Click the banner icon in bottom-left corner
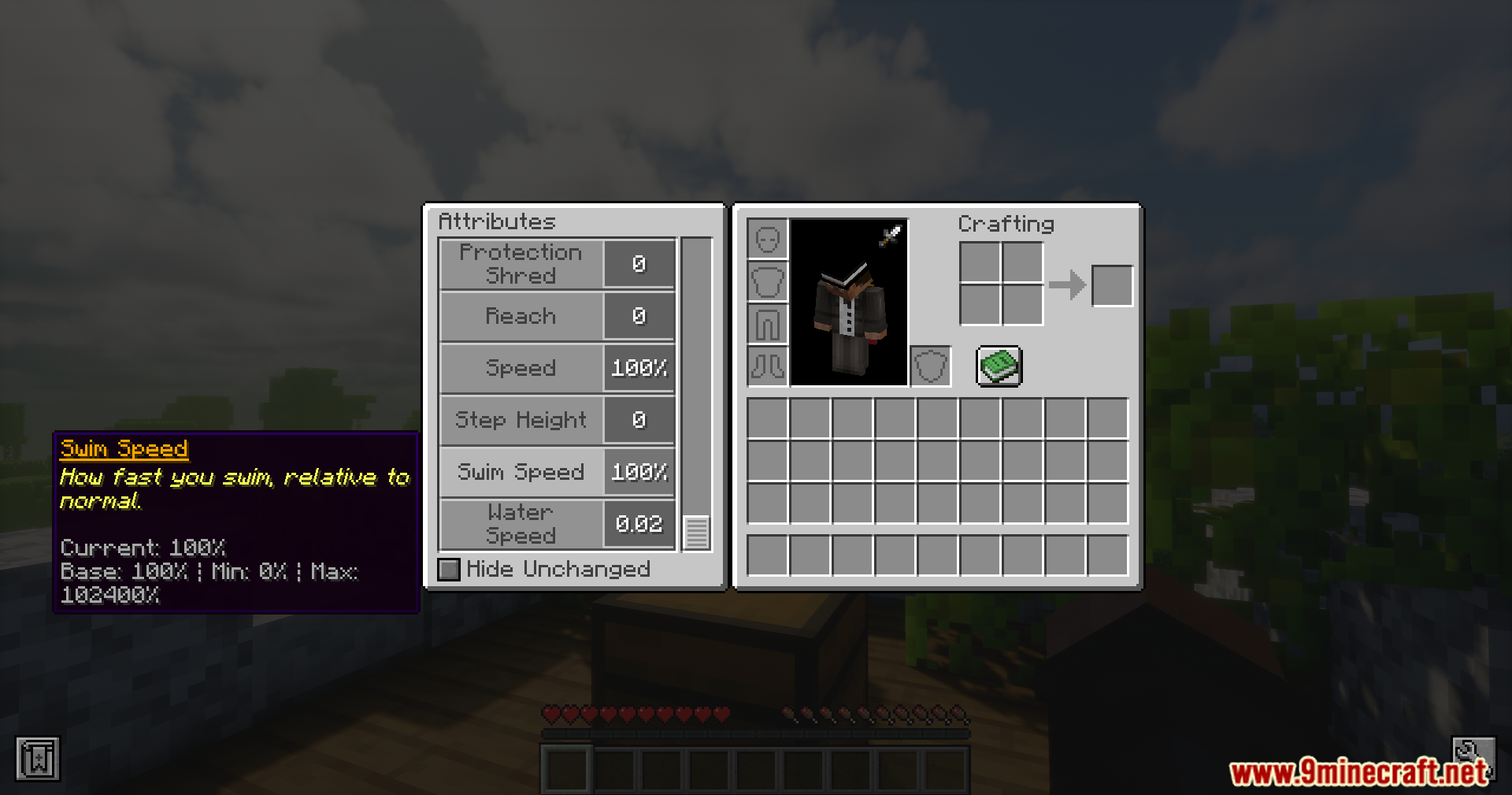Screen dimensions: 1512x795 pos(37,759)
